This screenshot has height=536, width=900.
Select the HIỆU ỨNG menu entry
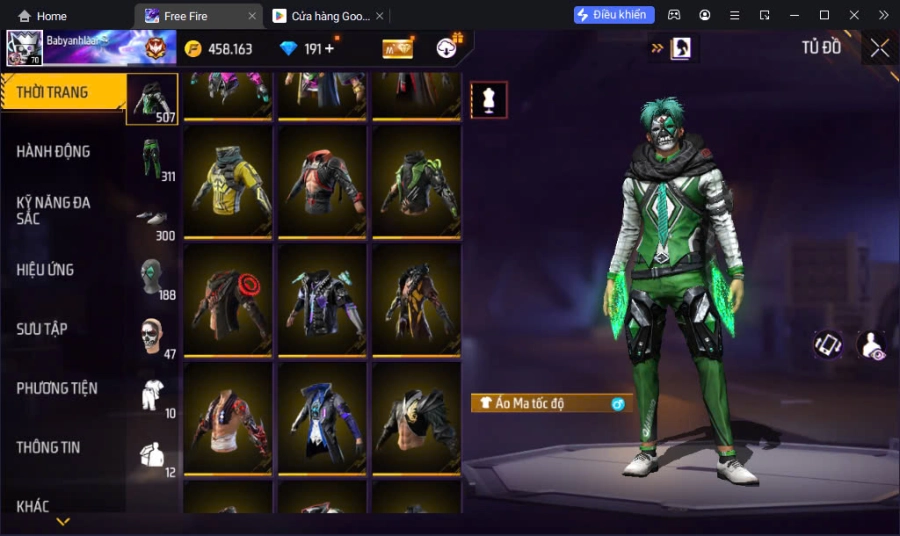46,270
